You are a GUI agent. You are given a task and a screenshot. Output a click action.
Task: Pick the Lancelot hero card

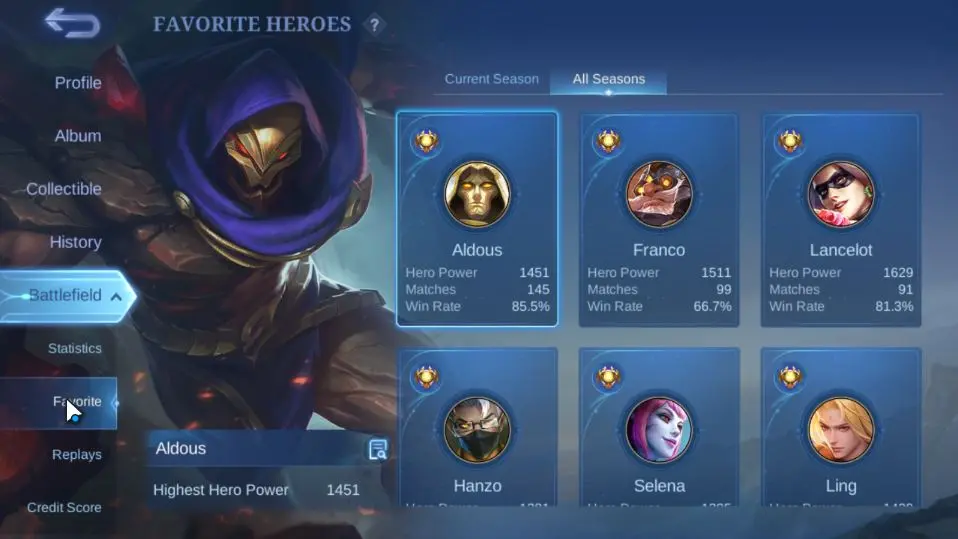[841, 219]
